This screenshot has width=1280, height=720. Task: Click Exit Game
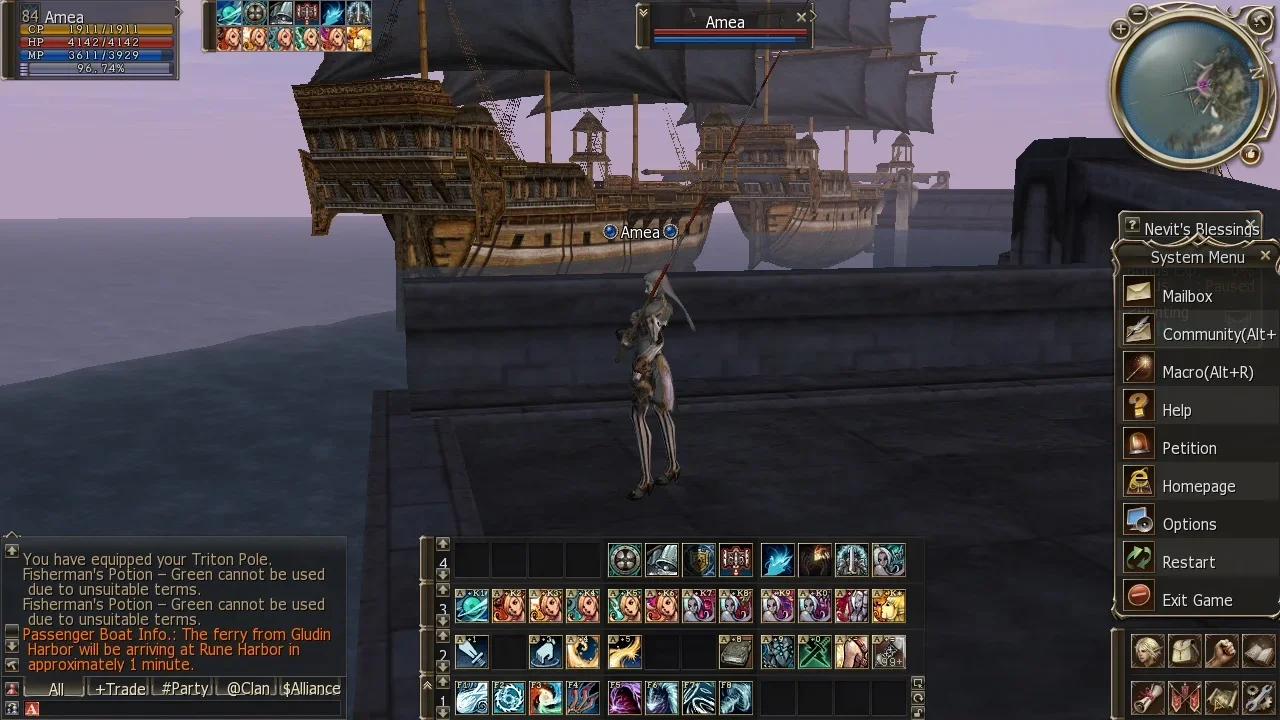1196,600
